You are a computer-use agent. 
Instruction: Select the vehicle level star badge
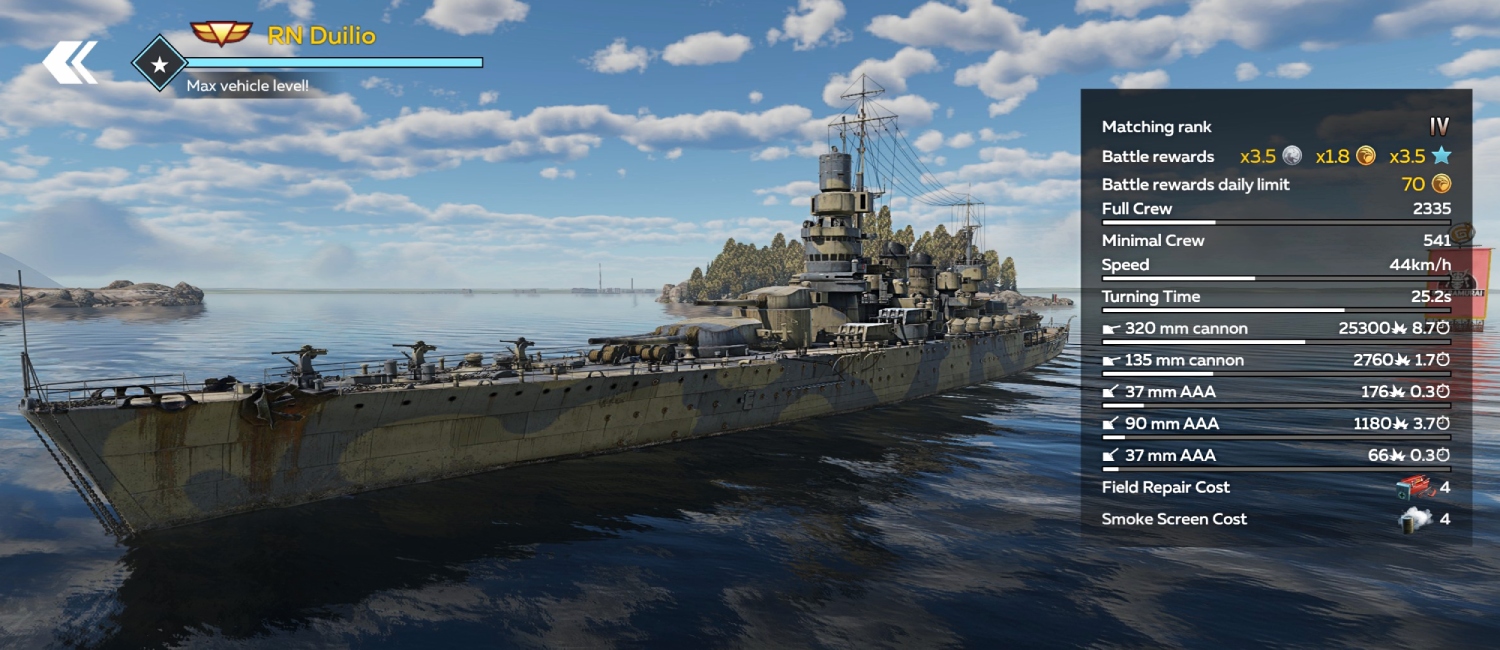coord(159,63)
